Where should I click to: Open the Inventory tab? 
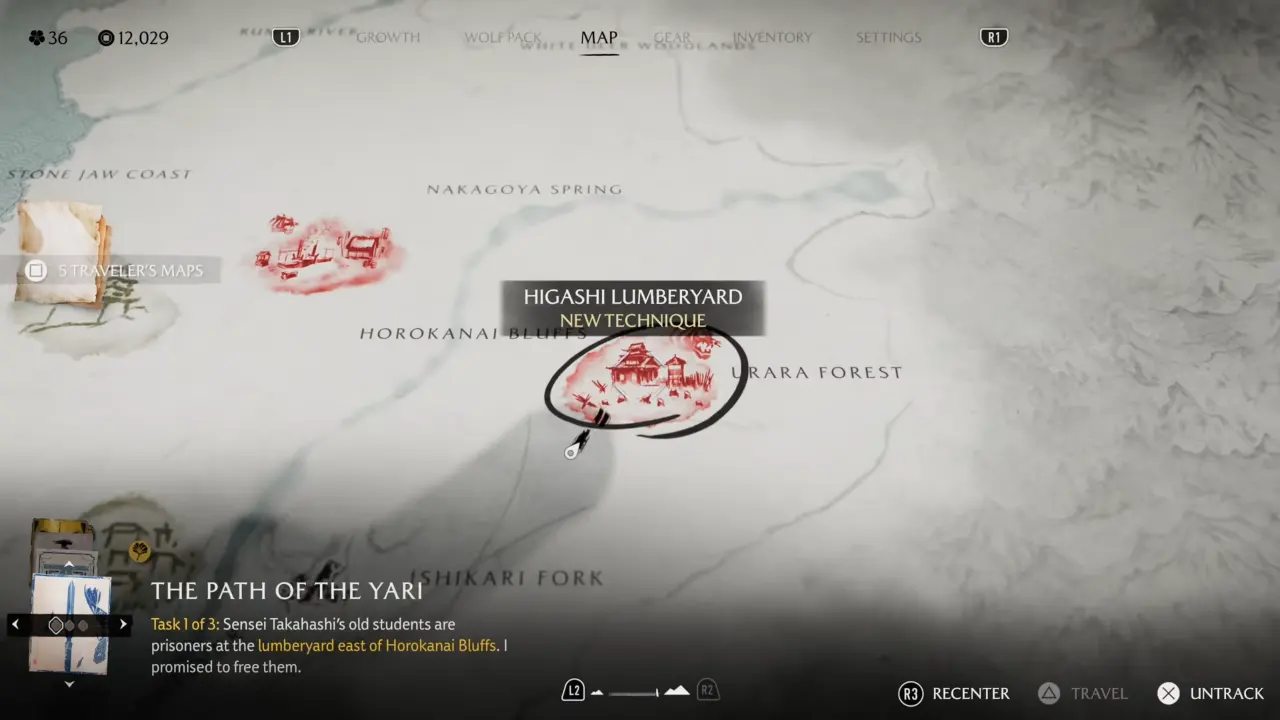[772, 38]
